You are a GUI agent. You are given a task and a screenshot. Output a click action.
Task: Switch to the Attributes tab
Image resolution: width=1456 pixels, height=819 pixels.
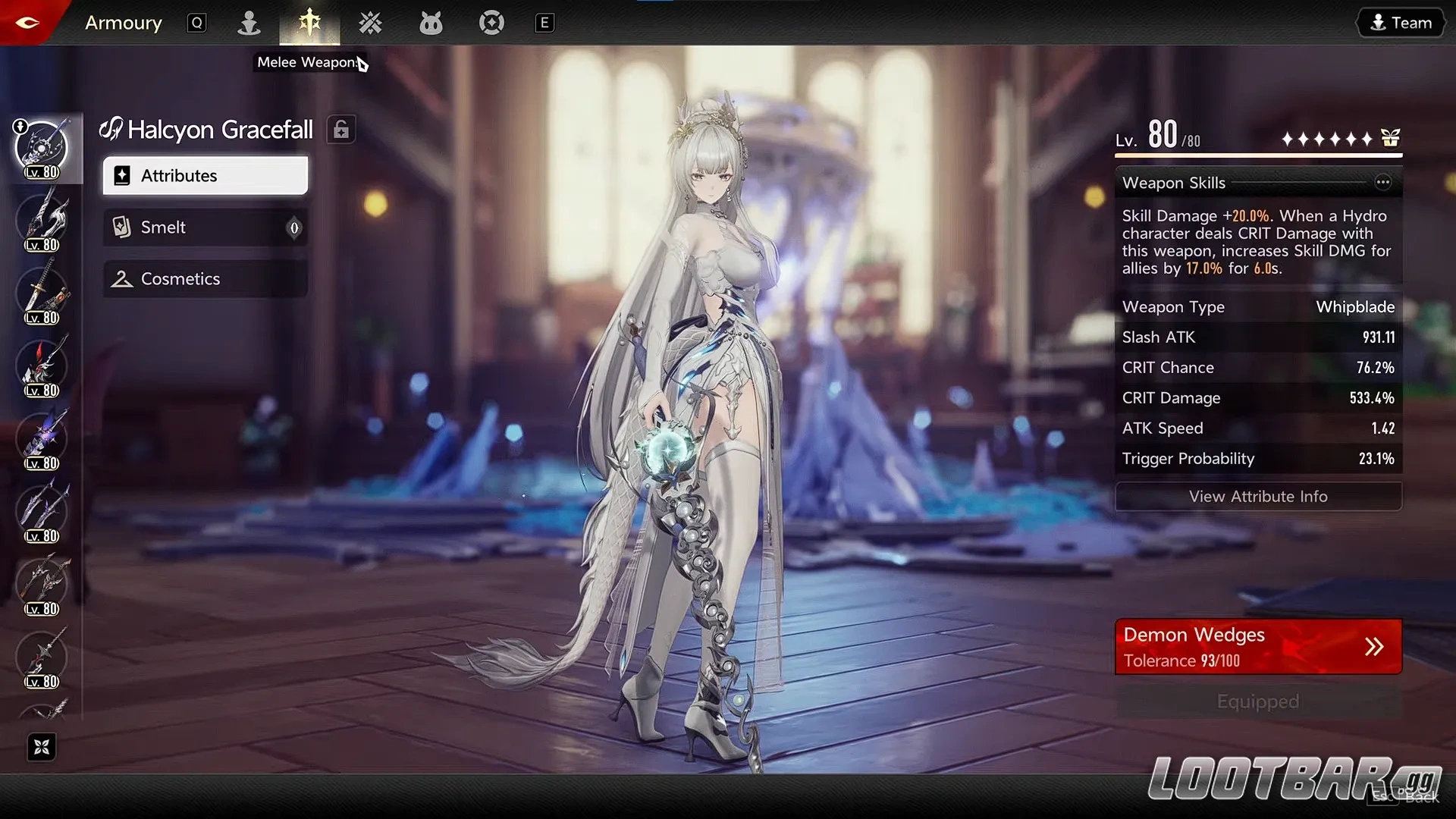[204, 175]
